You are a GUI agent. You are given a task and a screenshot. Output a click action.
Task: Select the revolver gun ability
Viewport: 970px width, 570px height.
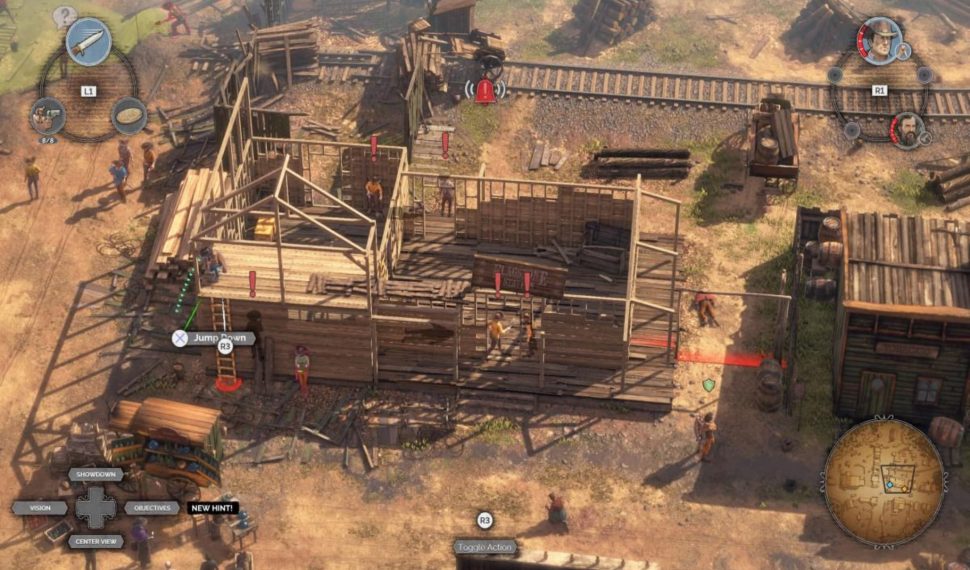click(x=47, y=115)
